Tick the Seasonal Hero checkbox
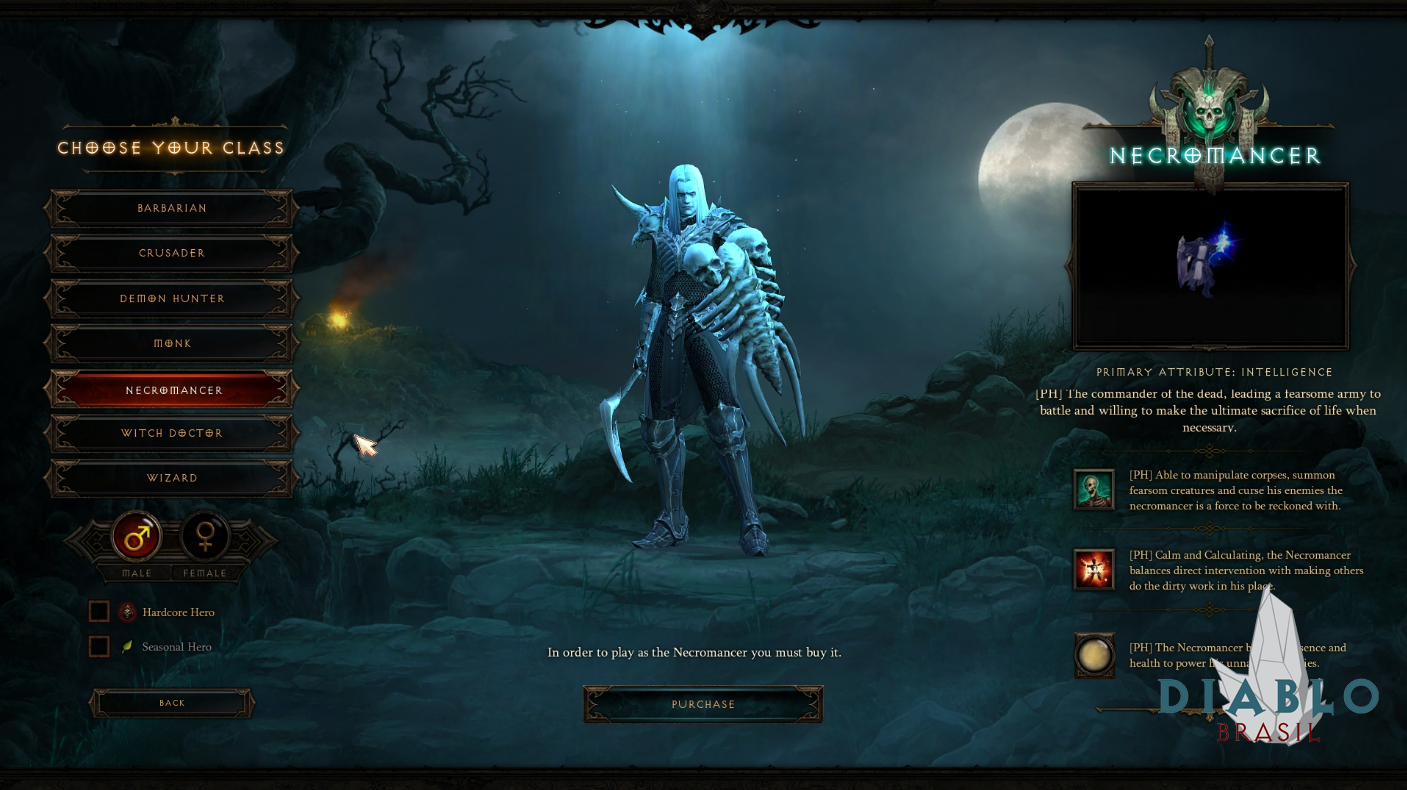The image size is (1407, 790). (x=99, y=647)
